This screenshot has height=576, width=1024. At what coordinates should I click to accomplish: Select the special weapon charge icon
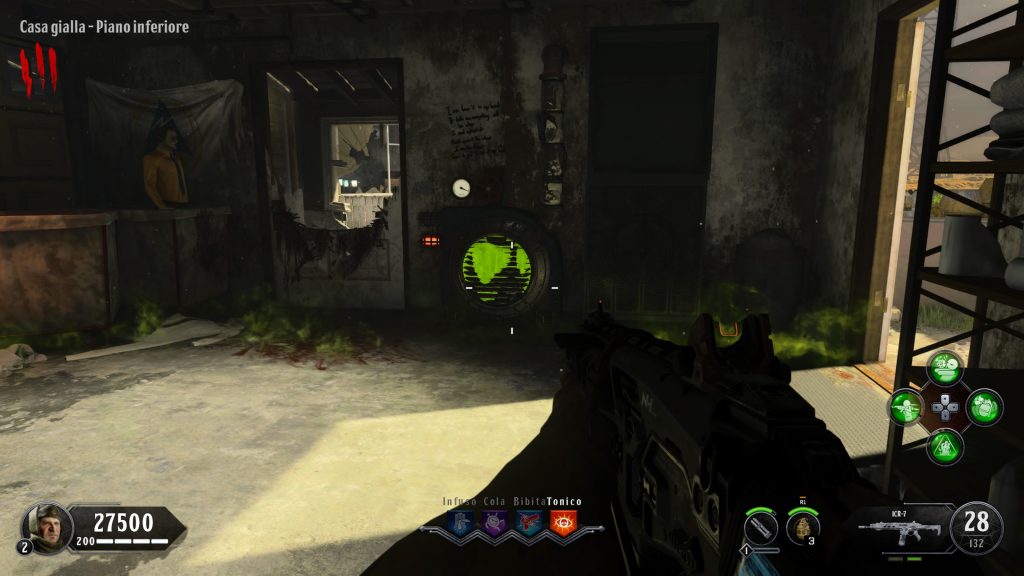click(761, 526)
